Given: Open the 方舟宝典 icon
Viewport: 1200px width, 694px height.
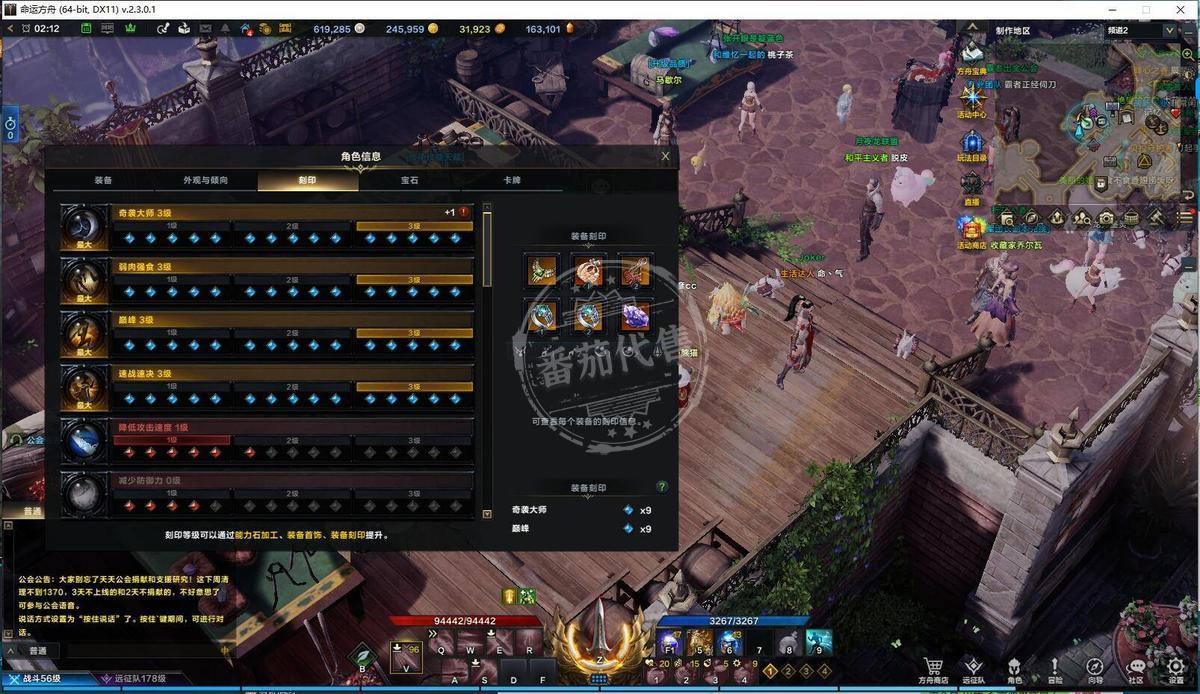Looking at the screenshot, I should tap(972, 55).
